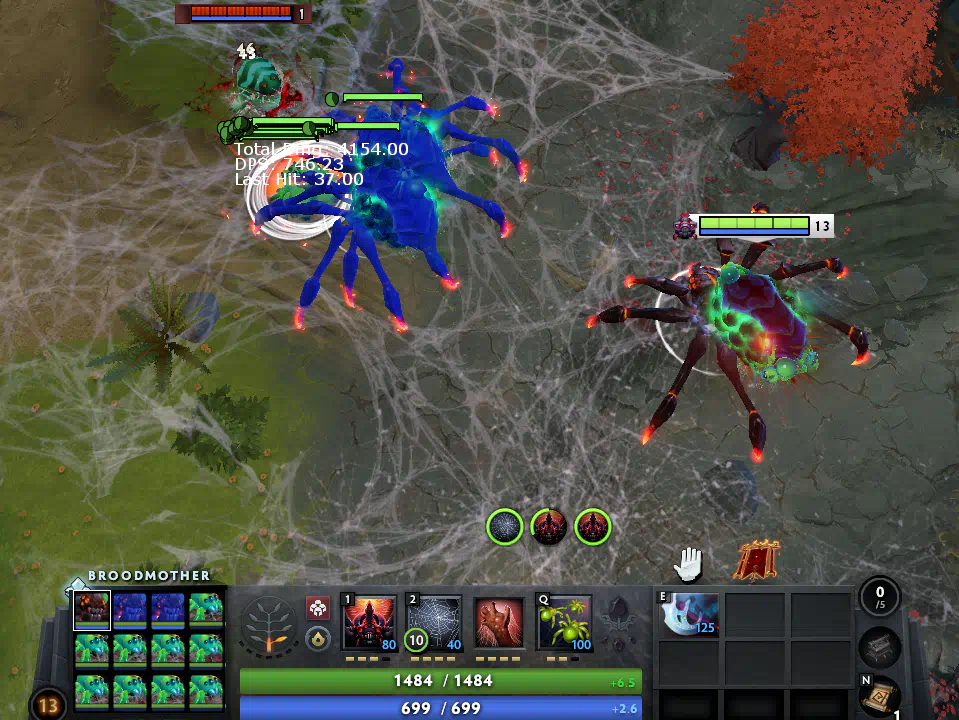This screenshot has height=720, width=959.
Task: Use the blue crescent item in inventory
Action: click(x=688, y=615)
